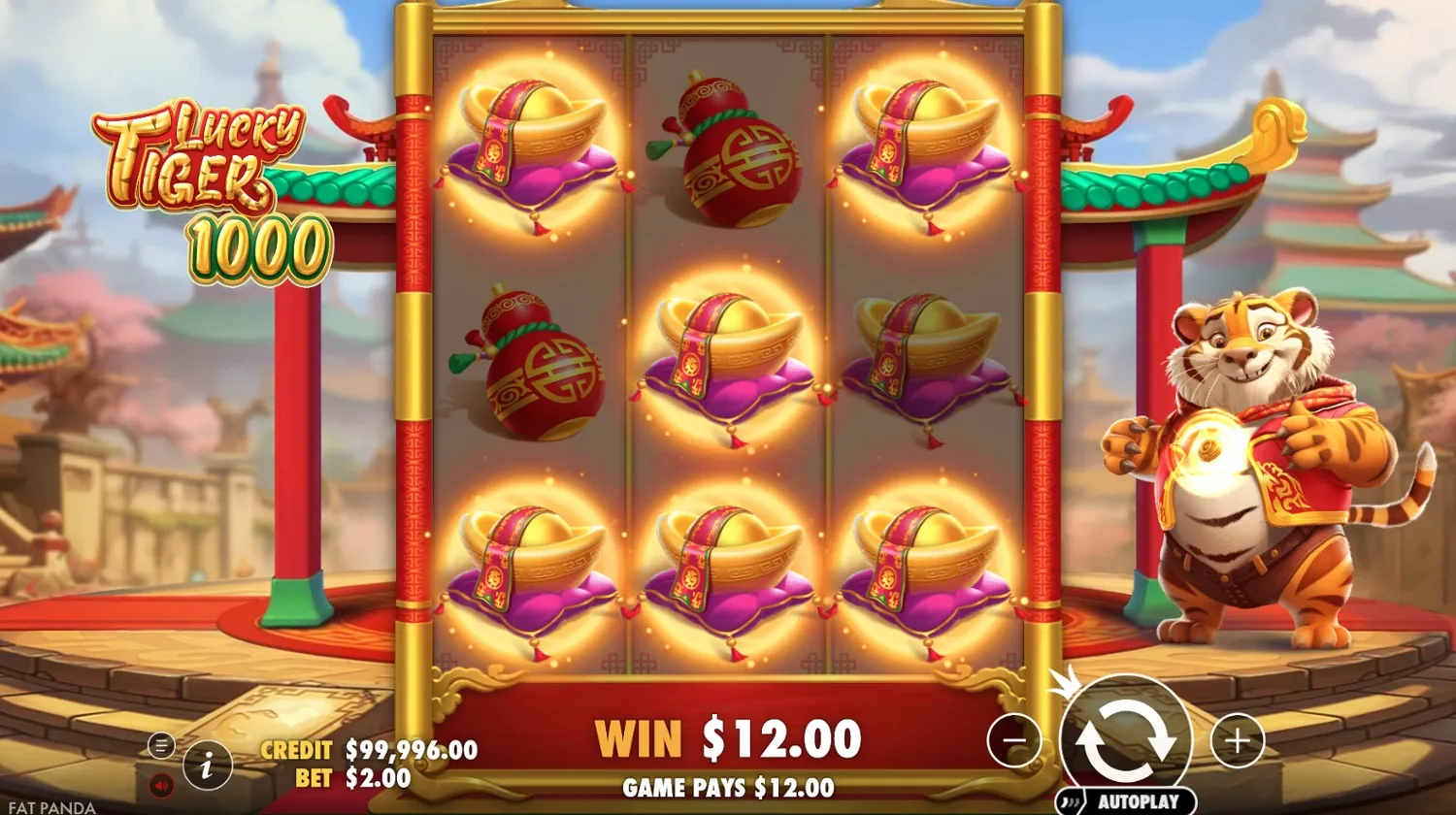Toggle the speaker icon off
Viewport: 1456px width, 815px height.
coord(159,784)
